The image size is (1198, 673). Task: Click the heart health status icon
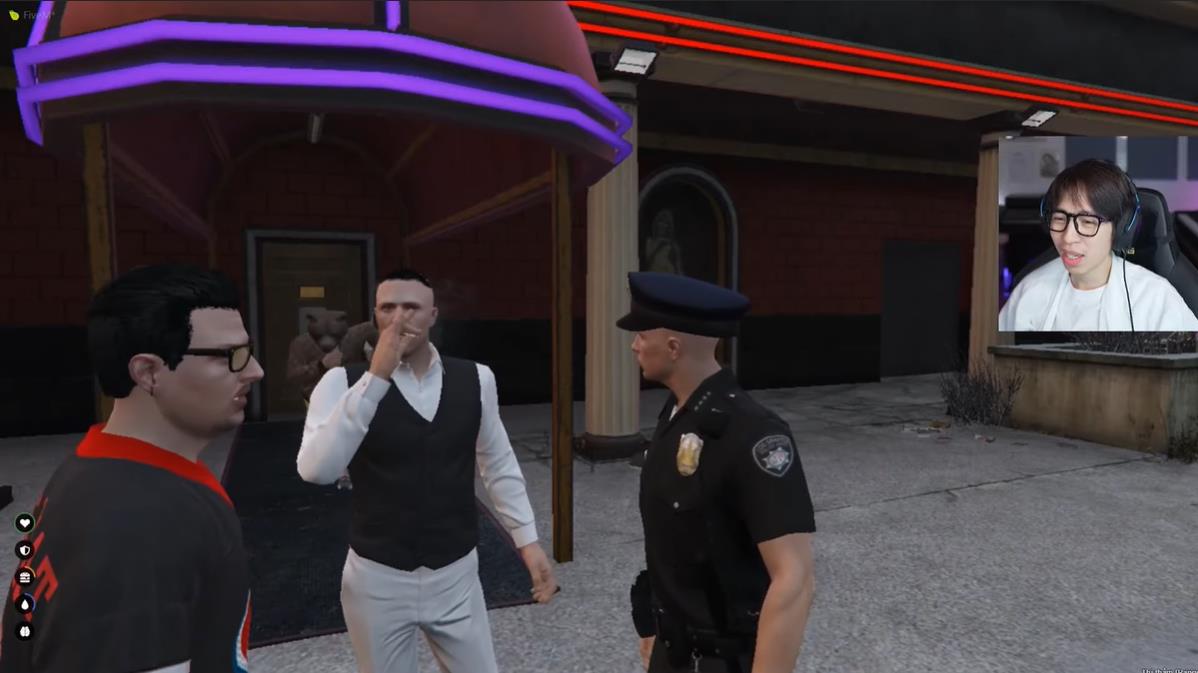pos(25,523)
